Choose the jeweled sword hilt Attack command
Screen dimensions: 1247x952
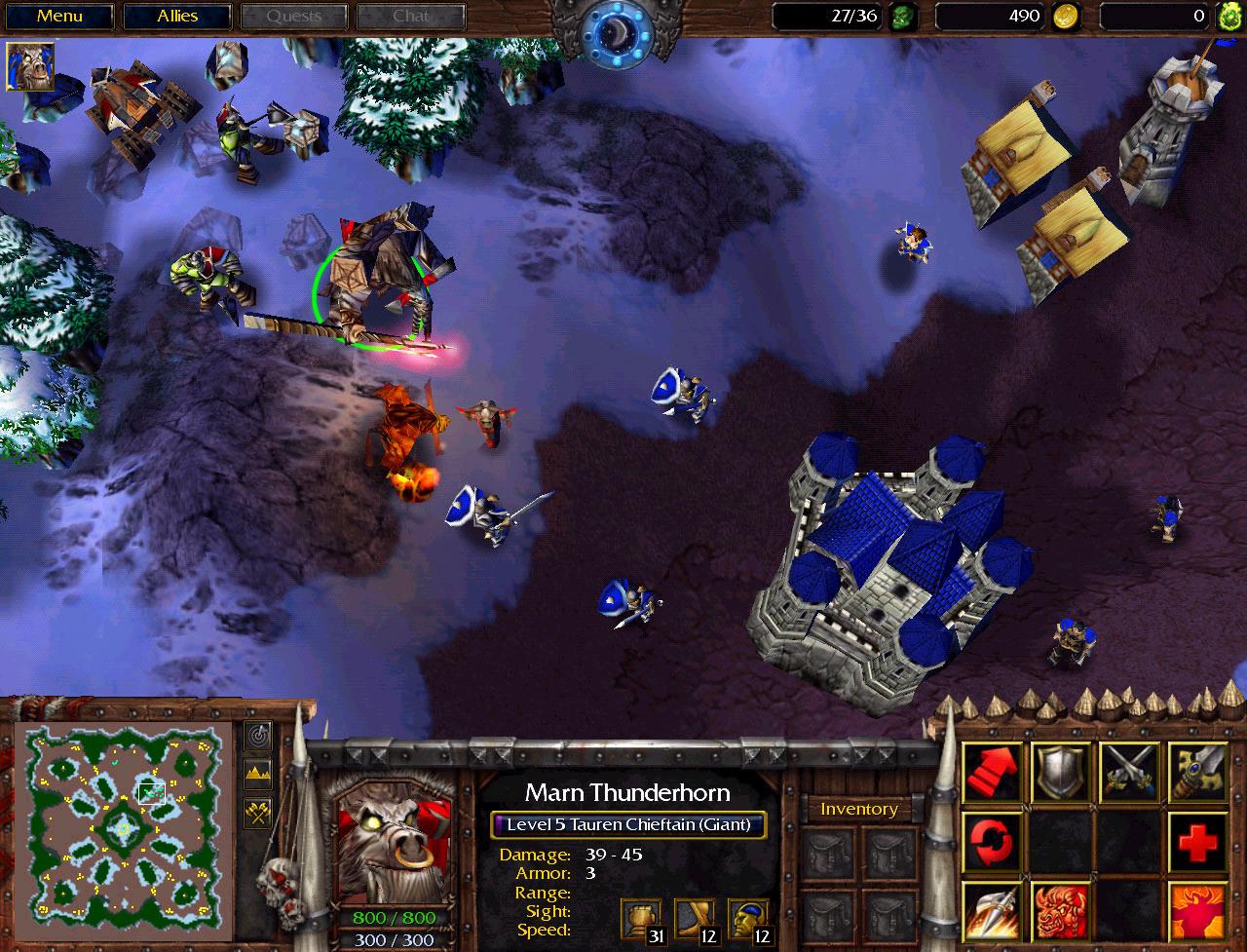pyautogui.click(x=1197, y=772)
